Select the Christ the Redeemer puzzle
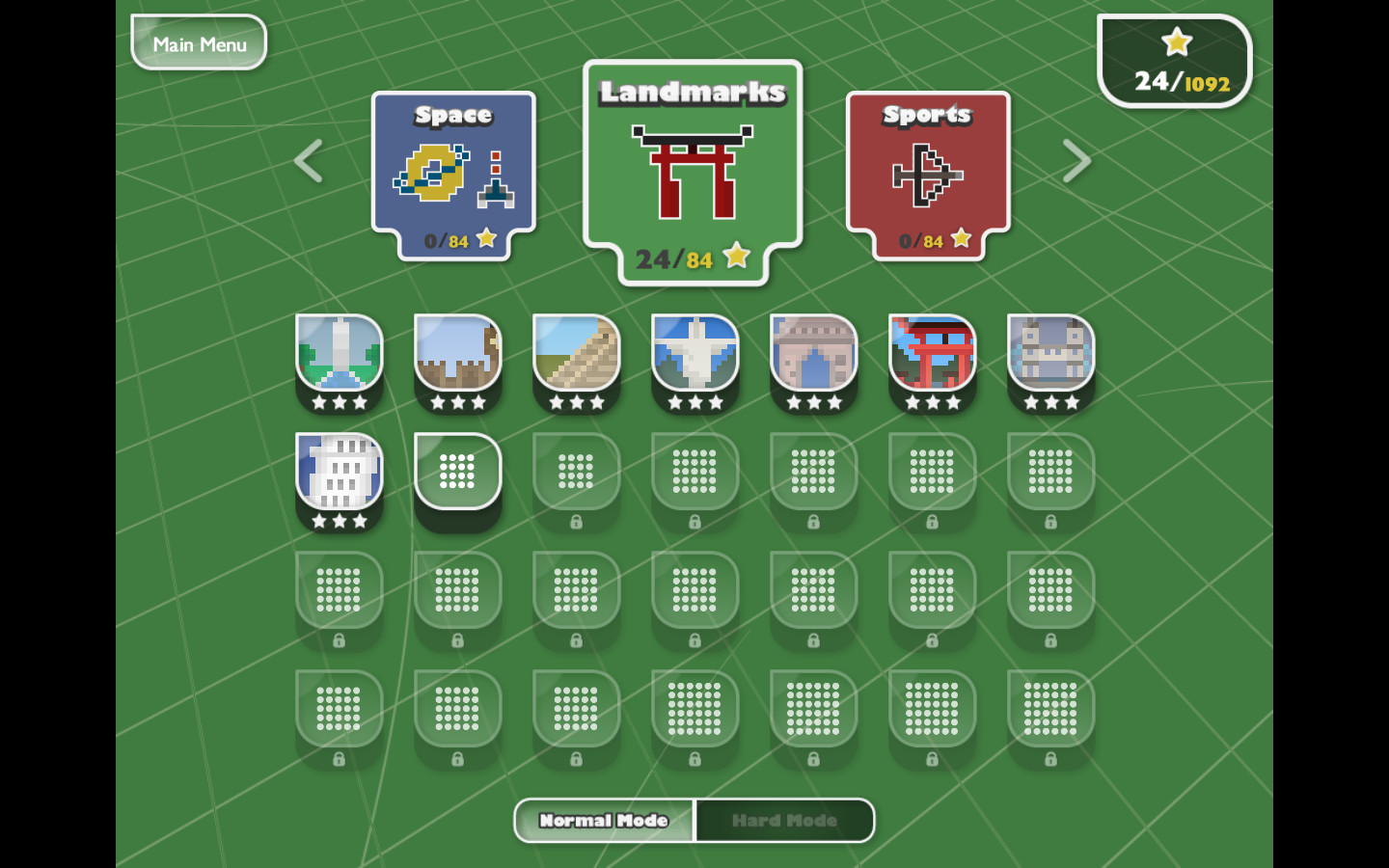 click(x=694, y=362)
